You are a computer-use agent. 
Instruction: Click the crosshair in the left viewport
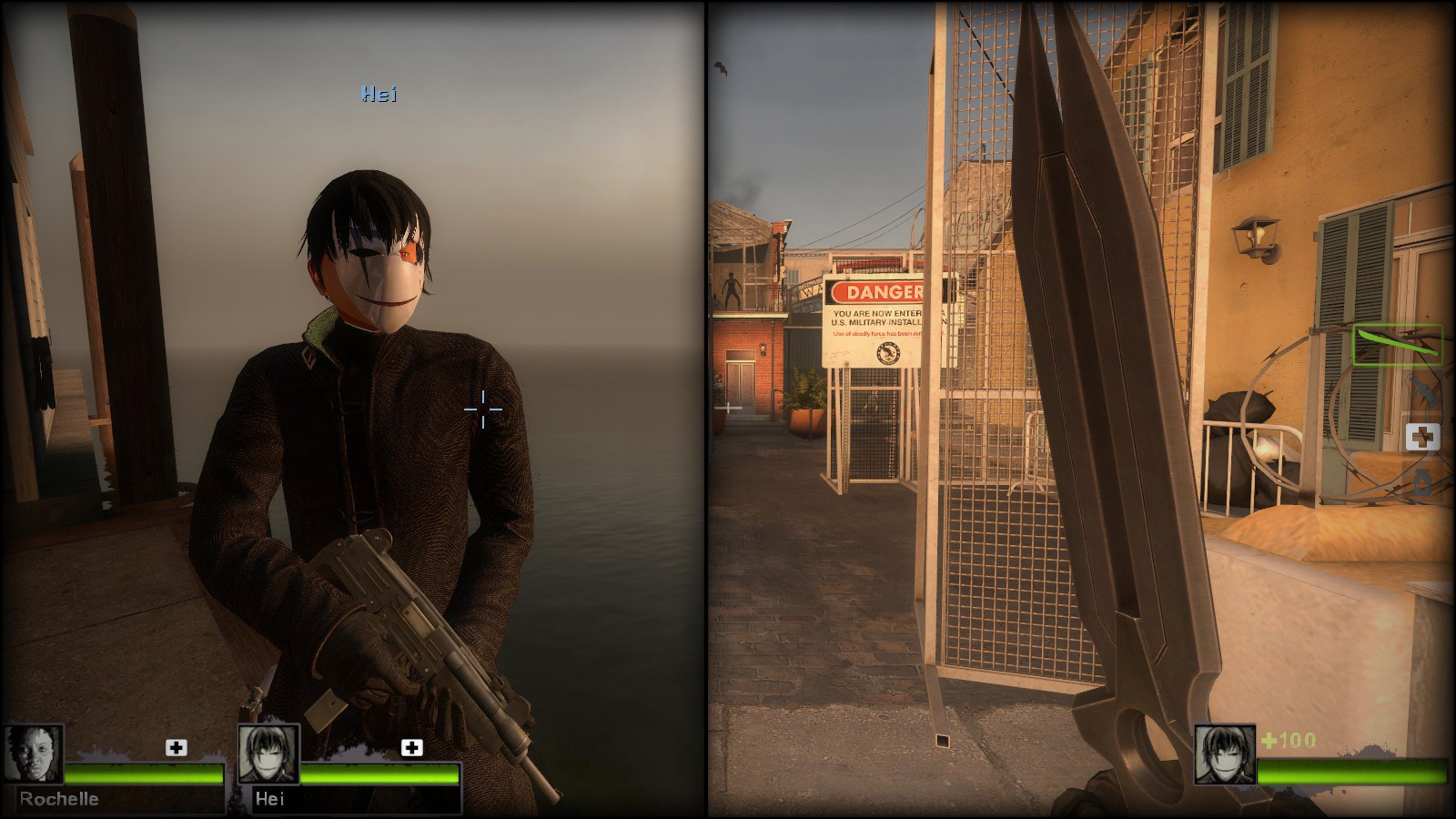point(482,410)
